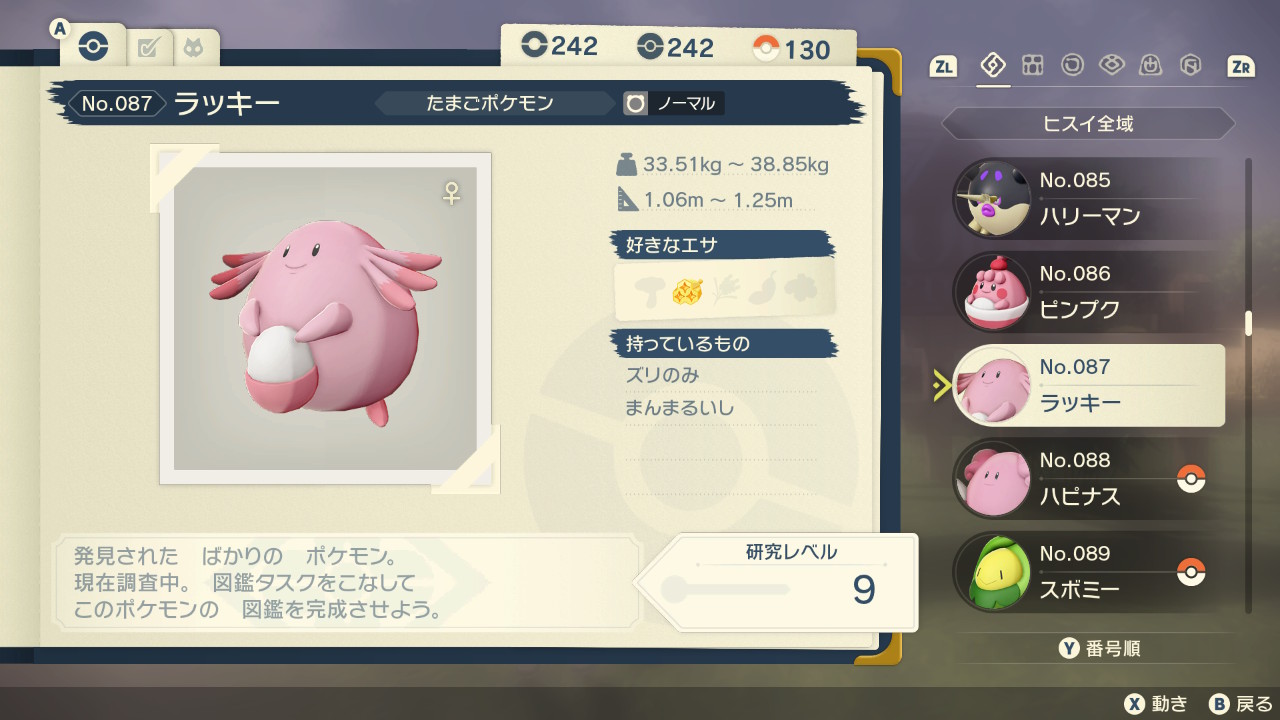Pick No.089 スボミー from the list

point(1088,571)
